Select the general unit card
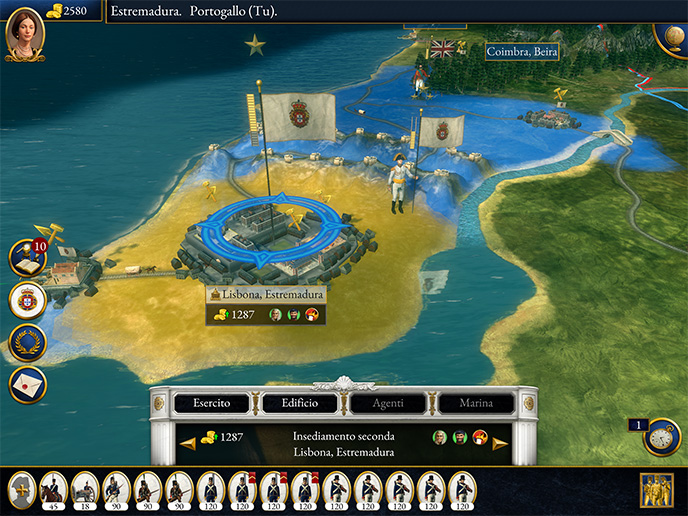688x516 pixels. pyautogui.click(x=22, y=489)
